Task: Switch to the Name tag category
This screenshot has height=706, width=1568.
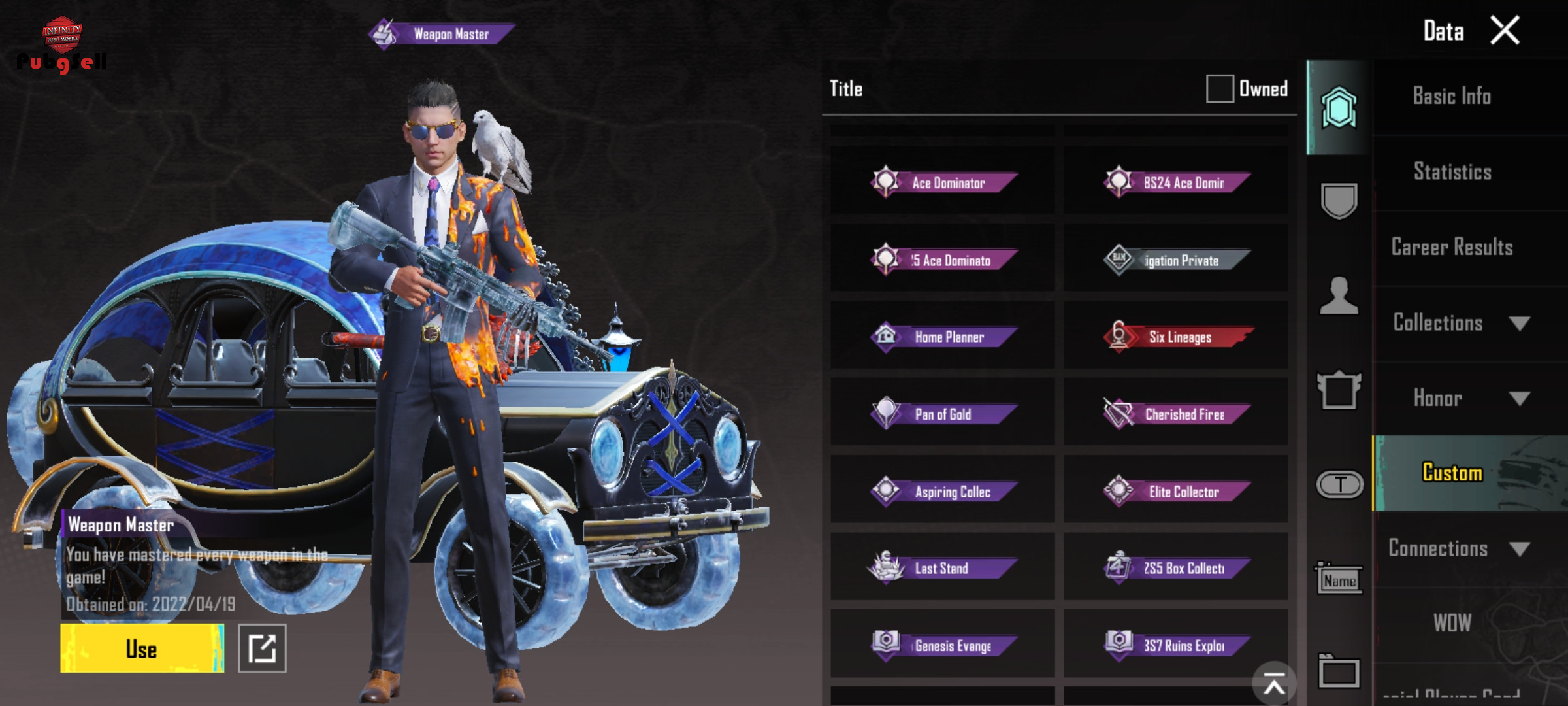Action: pyautogui.click(x=1339, y=579)
